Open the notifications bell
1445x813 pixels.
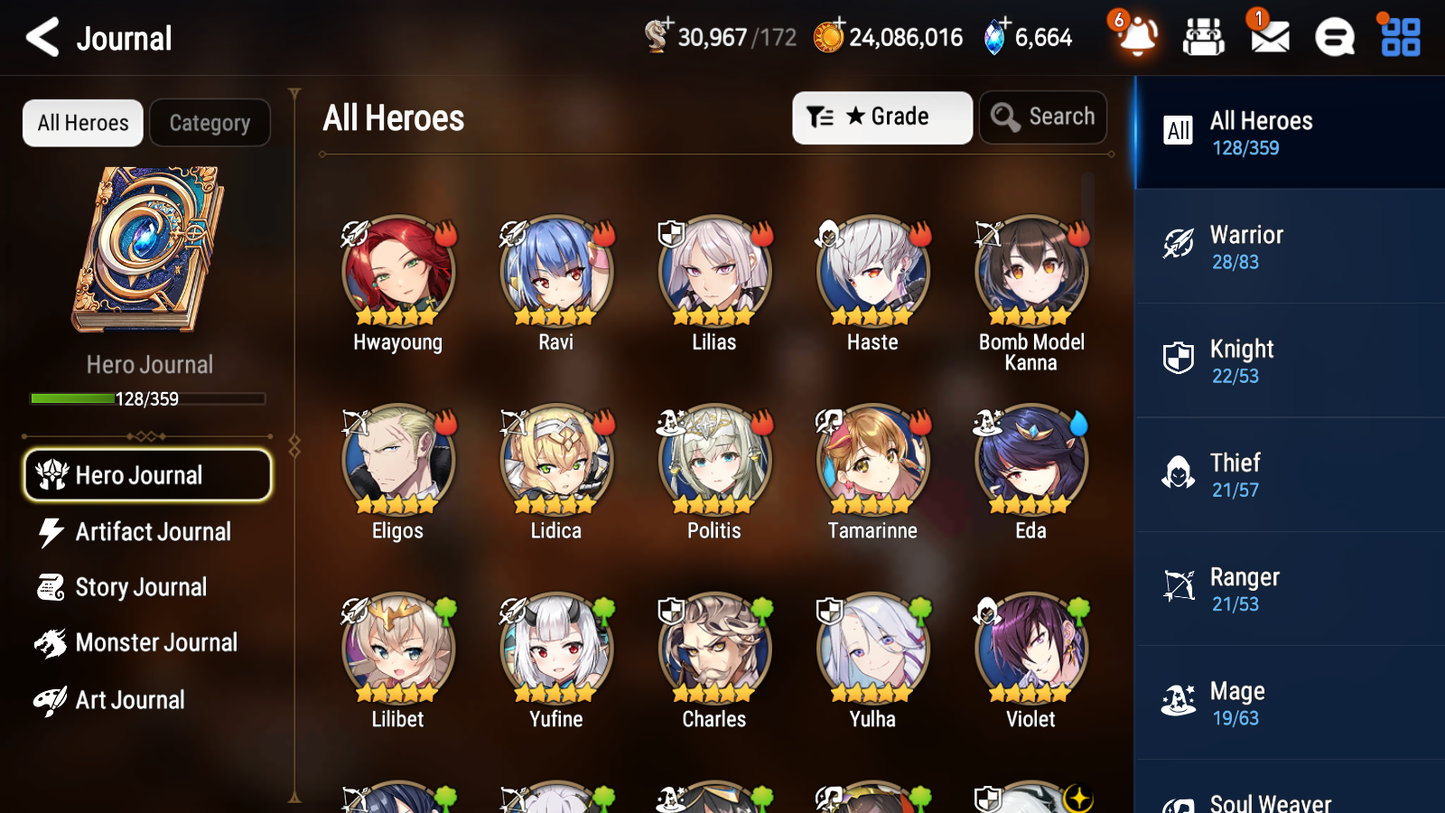pyautogui.click(x=1135, y=37)
